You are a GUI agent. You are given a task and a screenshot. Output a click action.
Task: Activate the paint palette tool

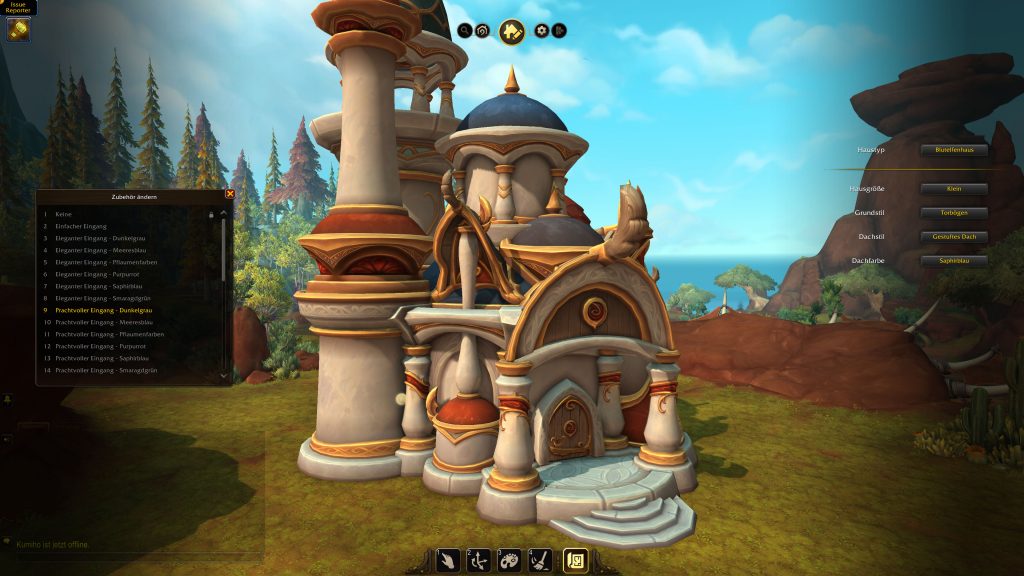click(x=509, y=560)
